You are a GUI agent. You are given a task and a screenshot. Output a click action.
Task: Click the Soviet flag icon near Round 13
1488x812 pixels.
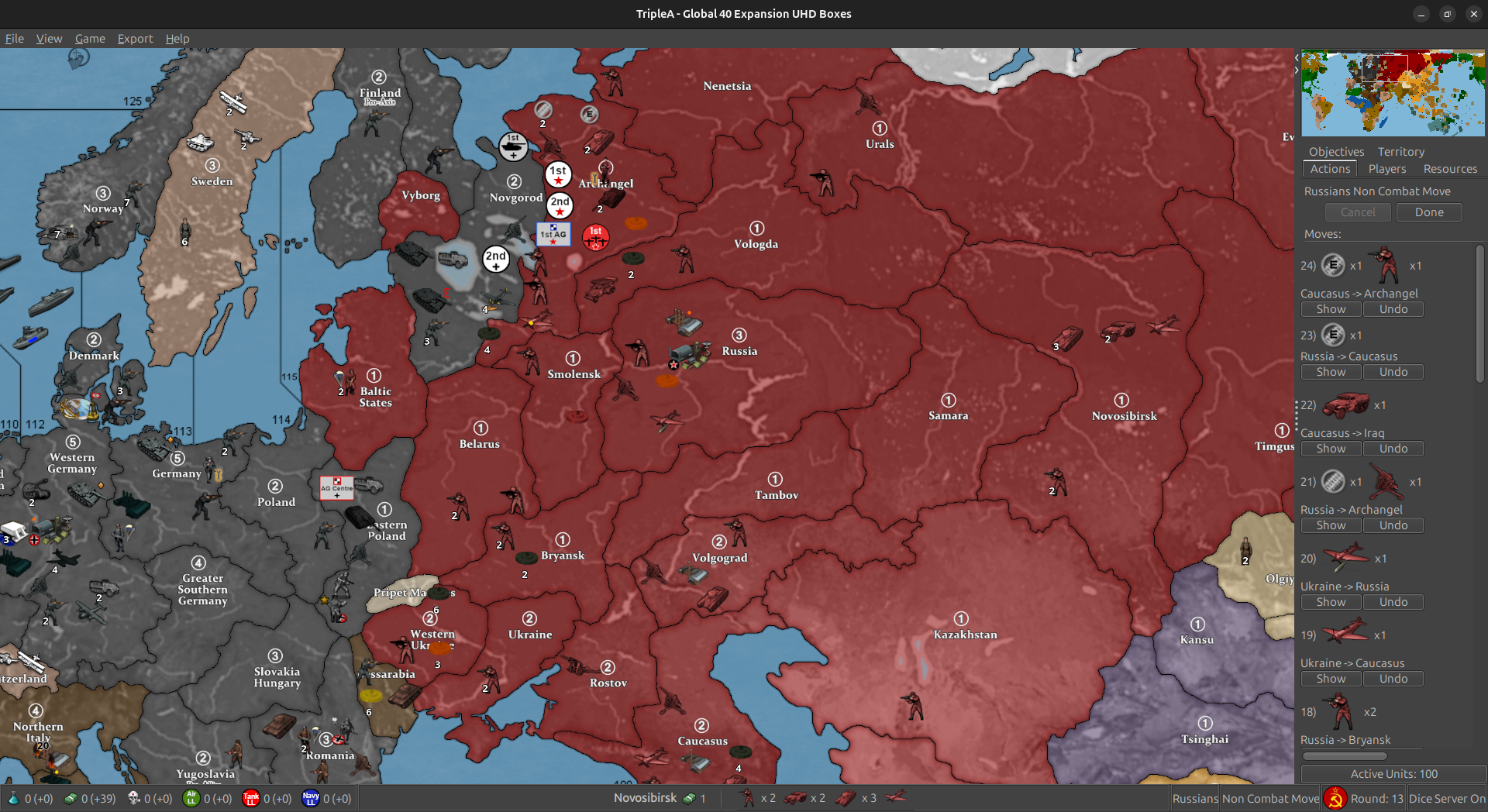1335,798
